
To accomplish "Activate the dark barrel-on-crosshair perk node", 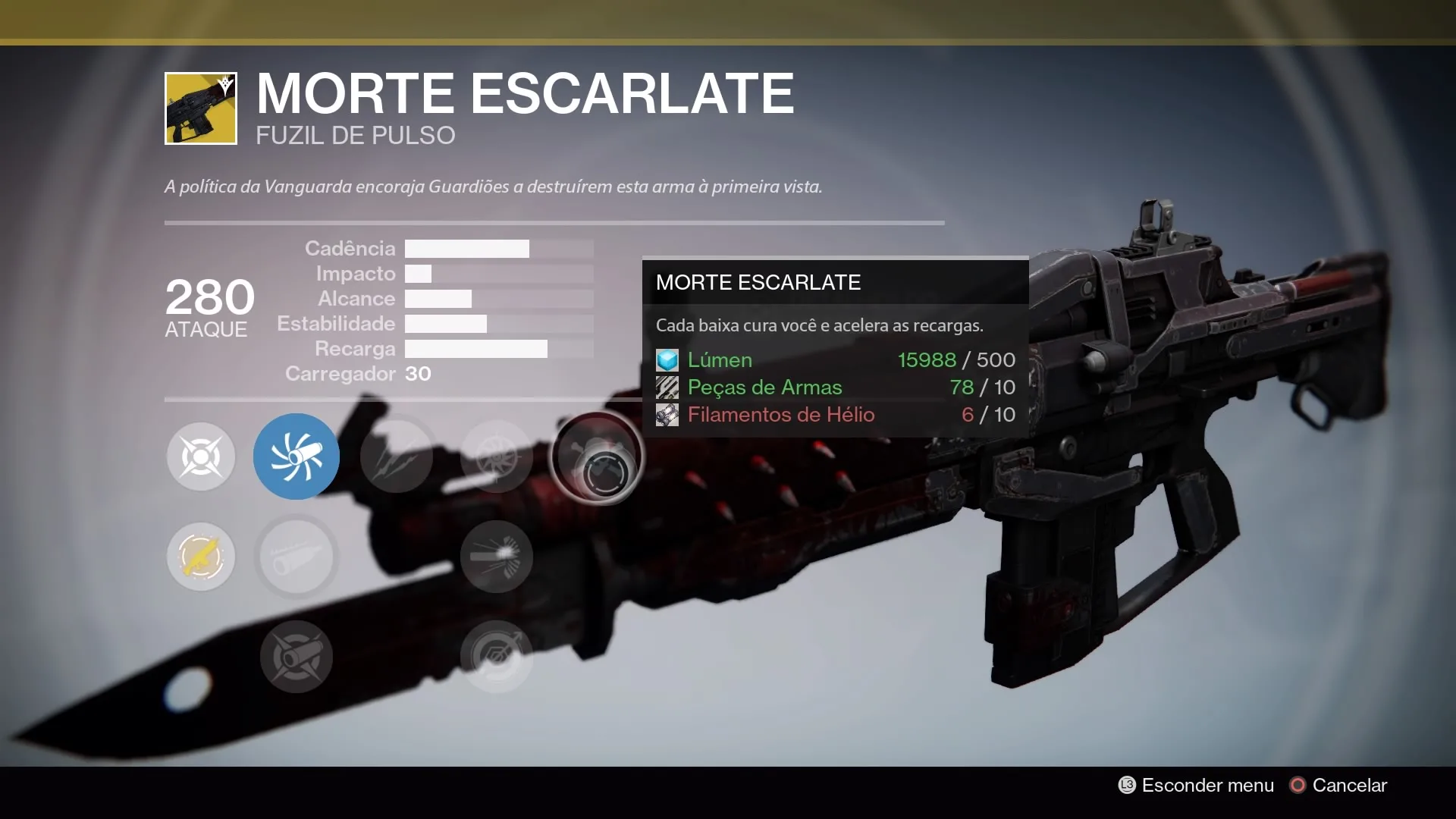I will (296, 657).
